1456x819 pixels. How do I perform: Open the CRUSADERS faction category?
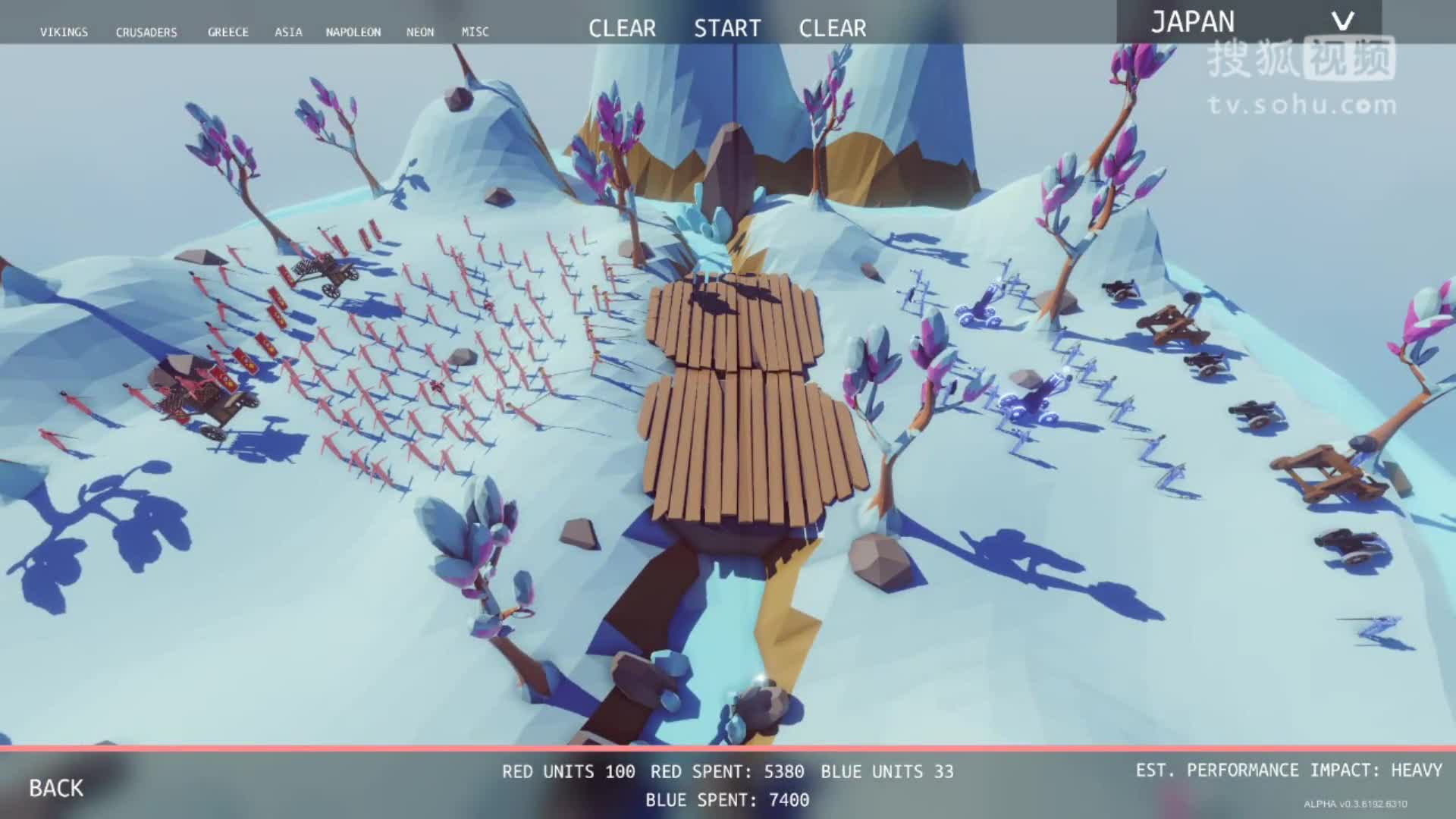pyautogui.click(x=147, y=32)
